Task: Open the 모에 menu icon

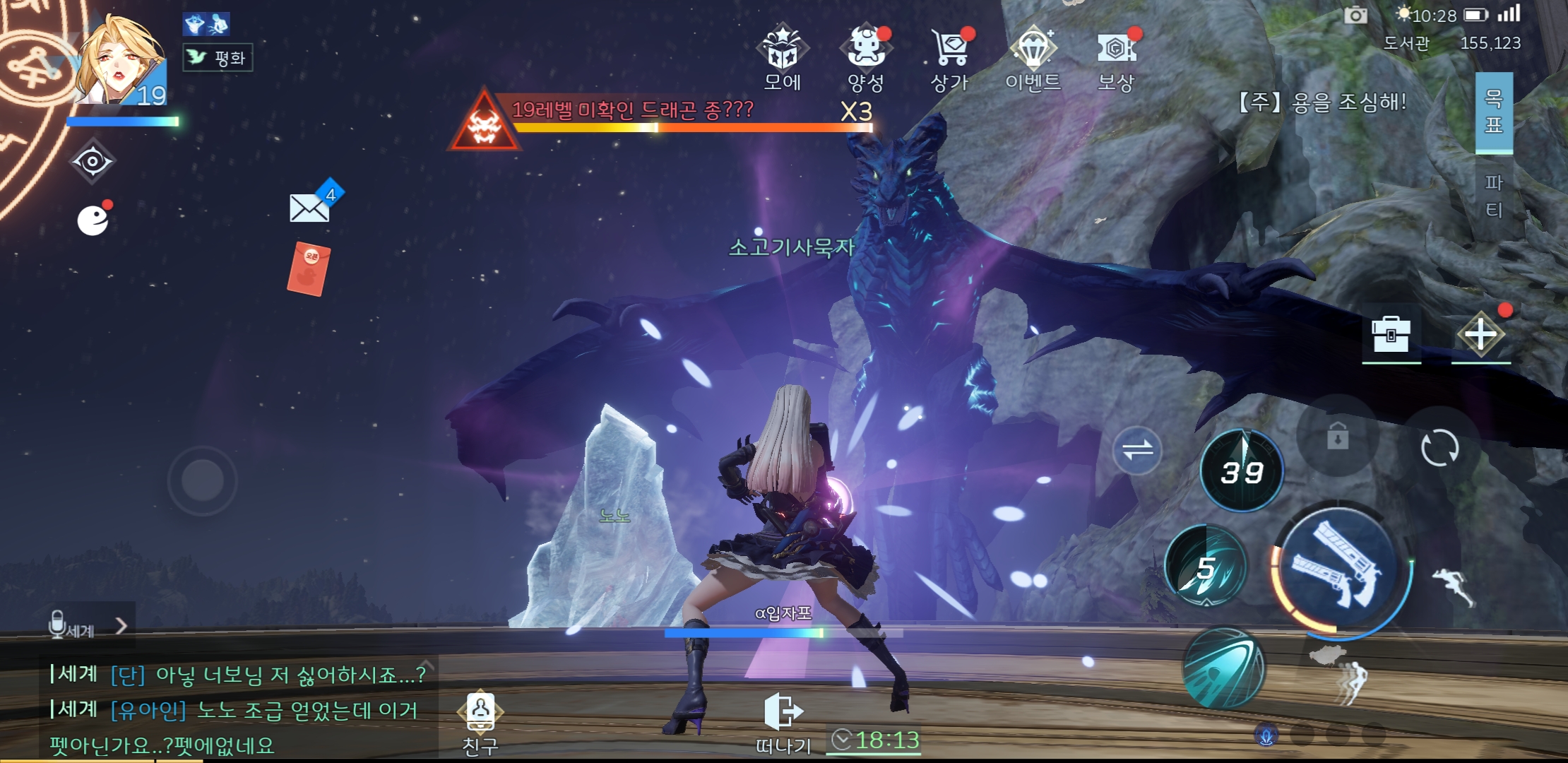Action: pyautogui.click(x=782, y=58)
